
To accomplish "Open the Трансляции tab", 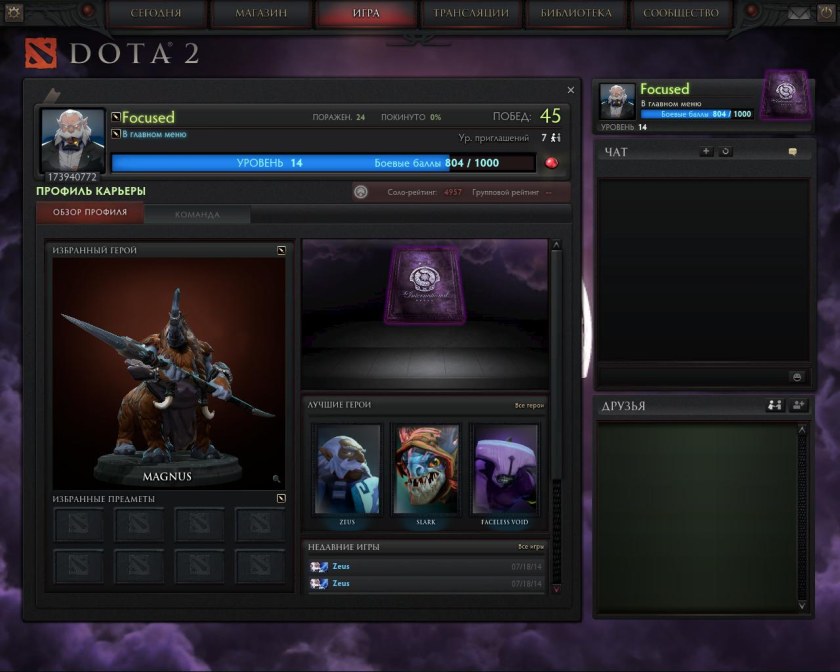I will tap(471, 13).
